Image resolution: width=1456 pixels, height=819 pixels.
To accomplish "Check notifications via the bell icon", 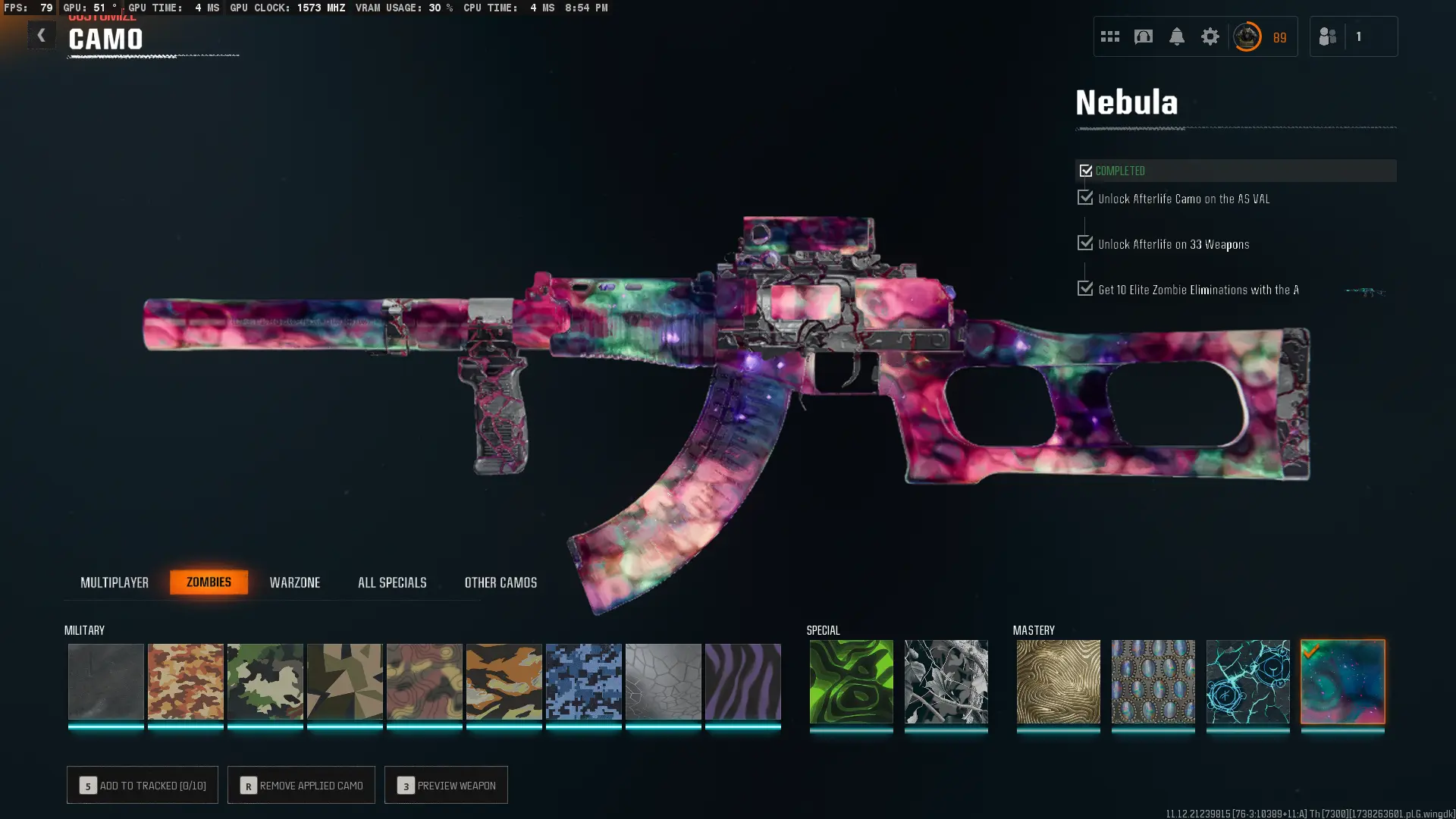I will 1177,36.
